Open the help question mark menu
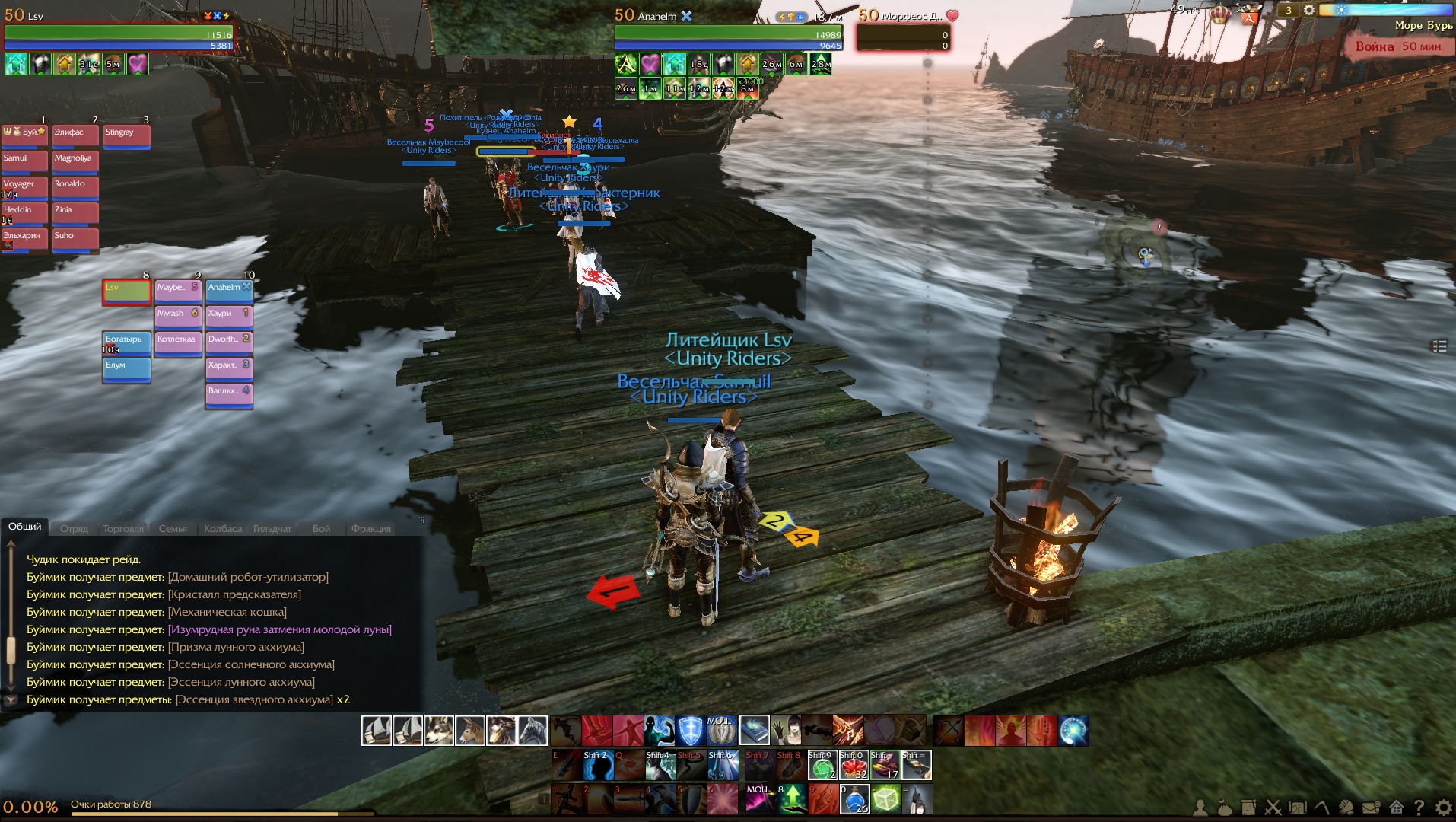This screenshot has width=1456, height=822. (1419, 808)
